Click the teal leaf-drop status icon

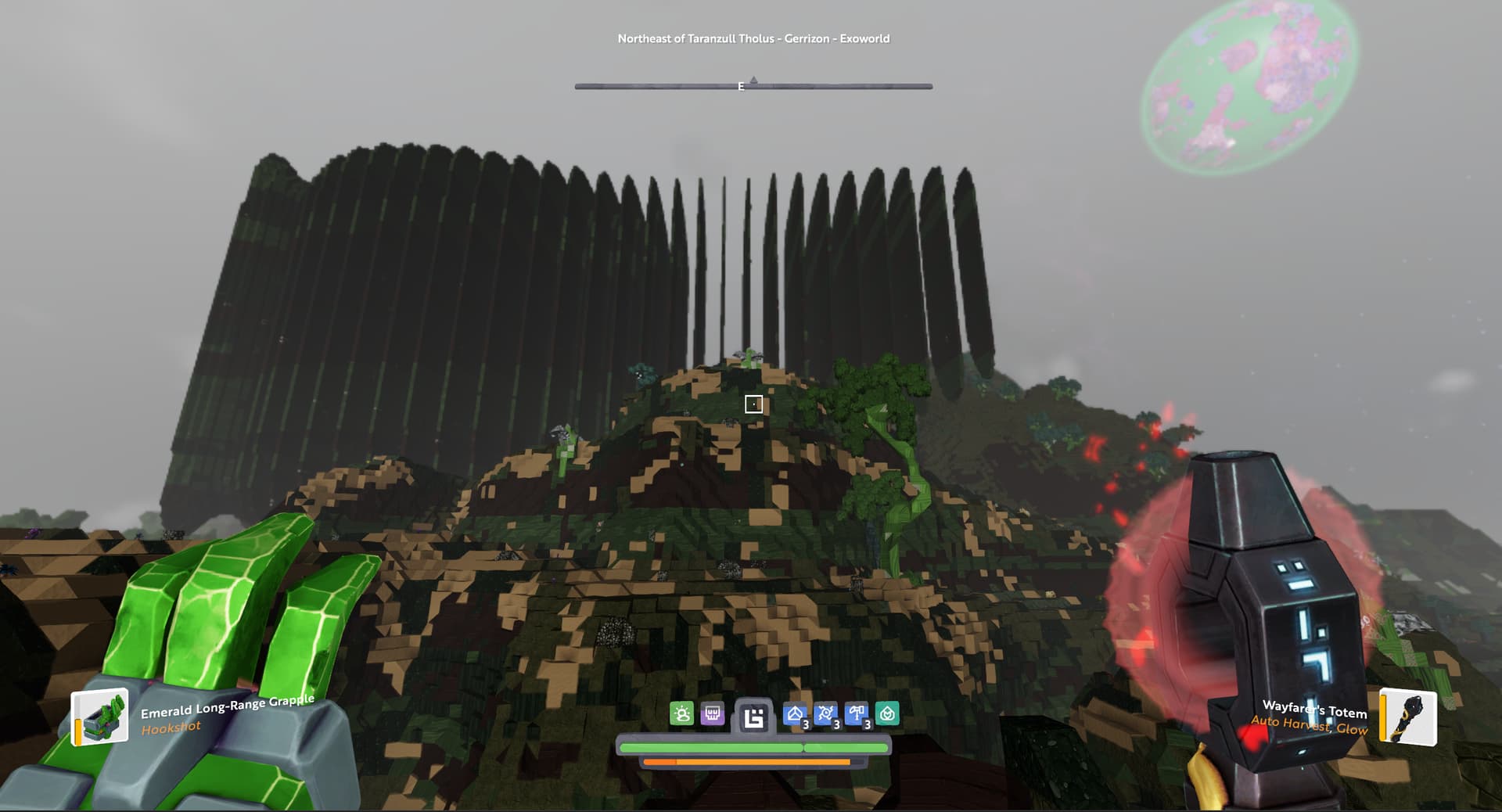pos(887,713)
